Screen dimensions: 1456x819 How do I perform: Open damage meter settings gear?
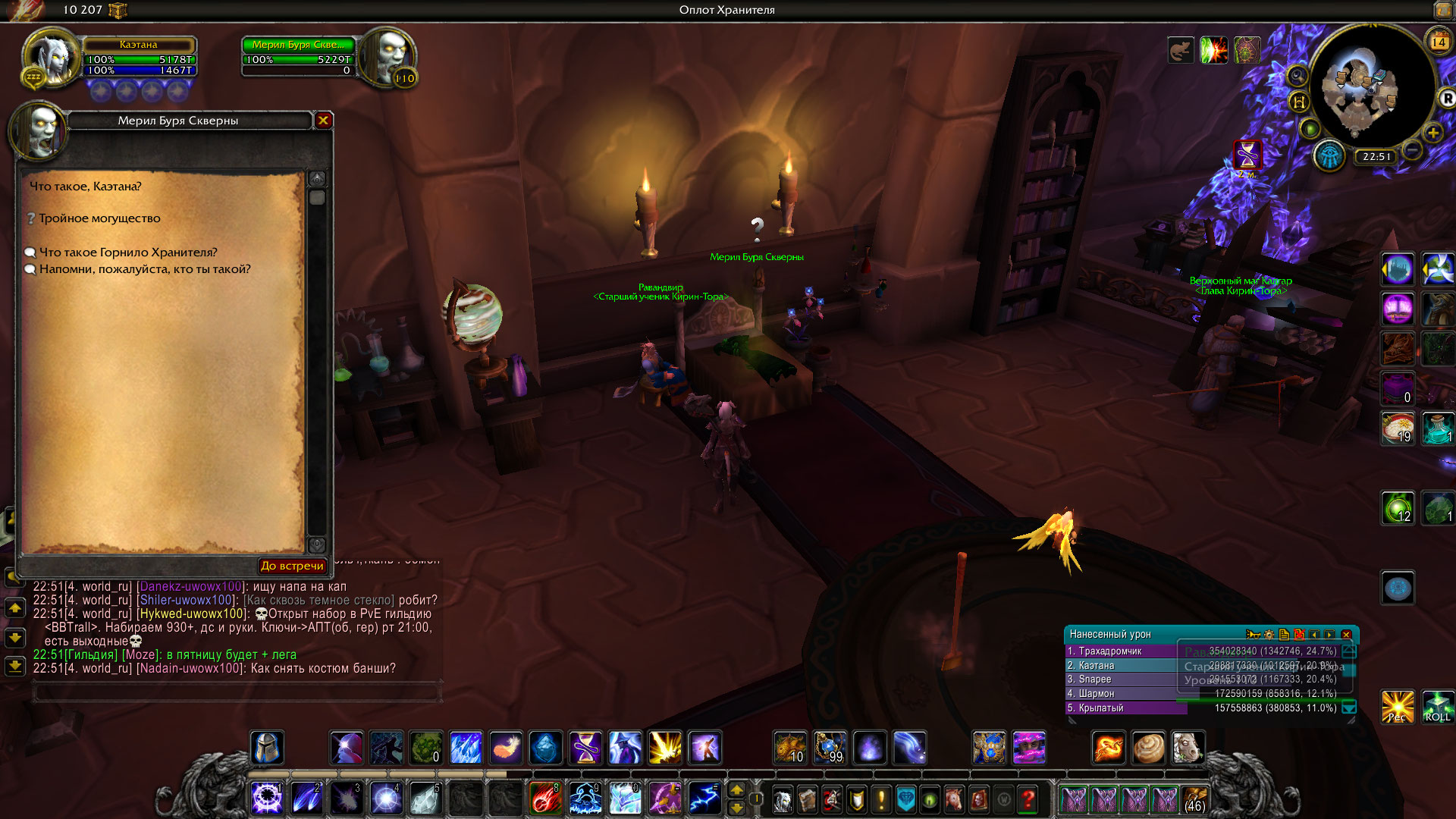[1269, 635]
